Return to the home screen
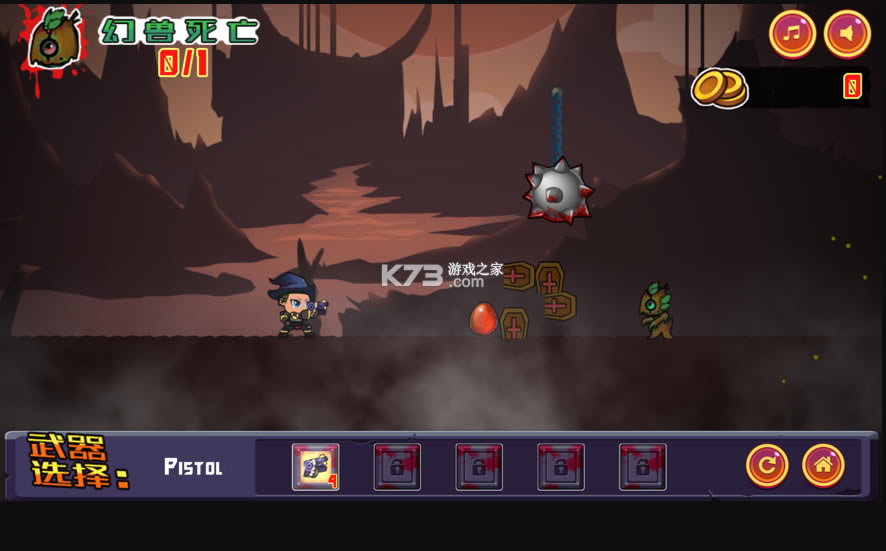 pos(823,465)
